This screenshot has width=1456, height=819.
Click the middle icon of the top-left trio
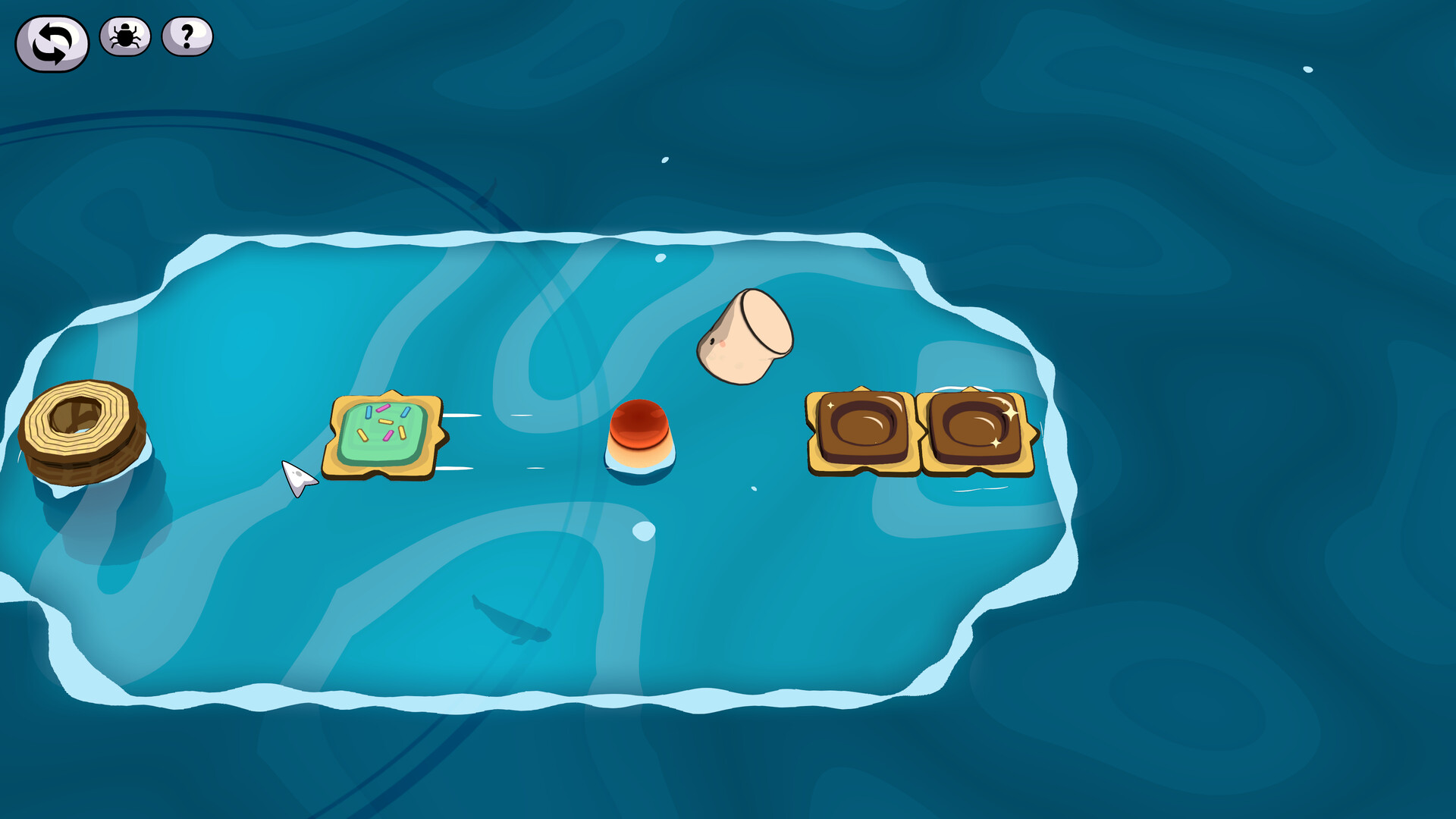[124, 36]
